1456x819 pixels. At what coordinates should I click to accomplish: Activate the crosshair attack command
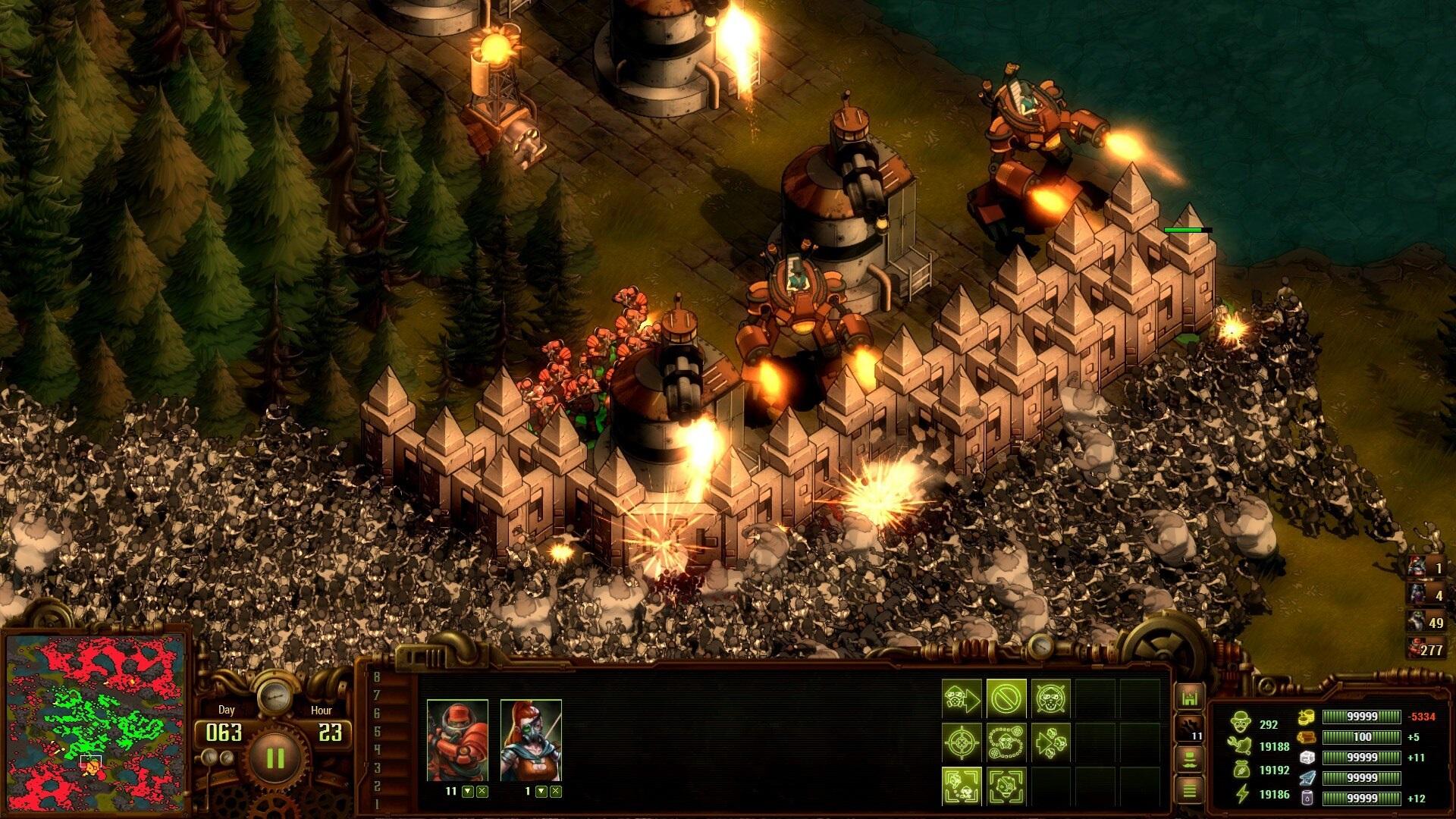962,742
